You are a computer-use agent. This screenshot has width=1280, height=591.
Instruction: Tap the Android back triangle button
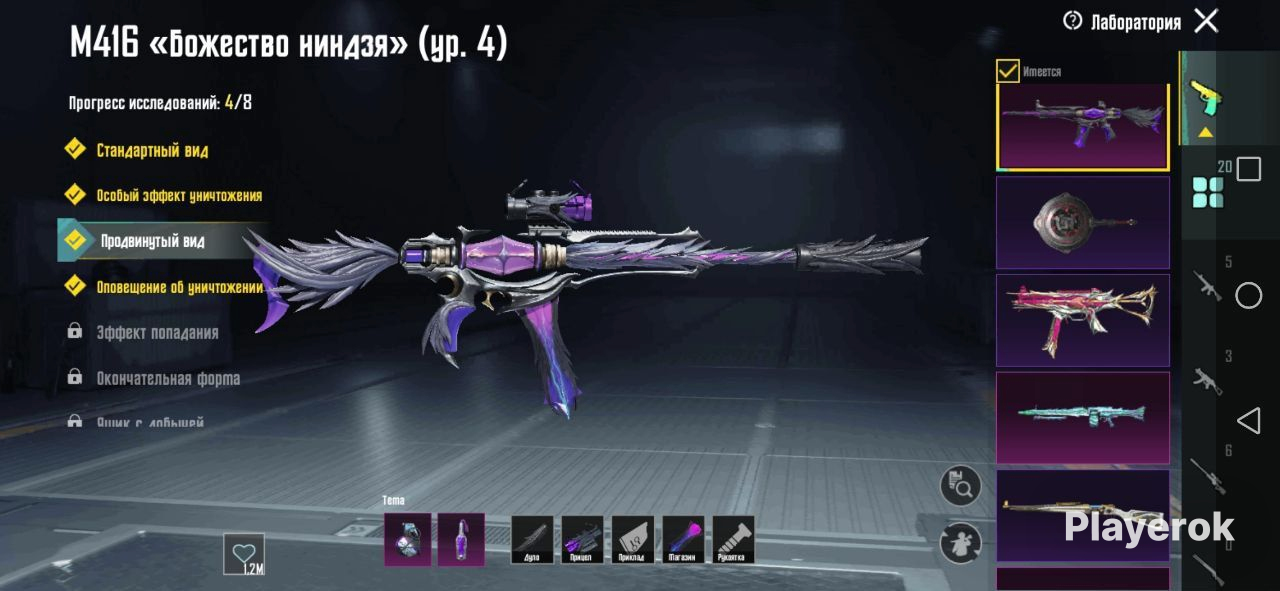pos(1248,421)
